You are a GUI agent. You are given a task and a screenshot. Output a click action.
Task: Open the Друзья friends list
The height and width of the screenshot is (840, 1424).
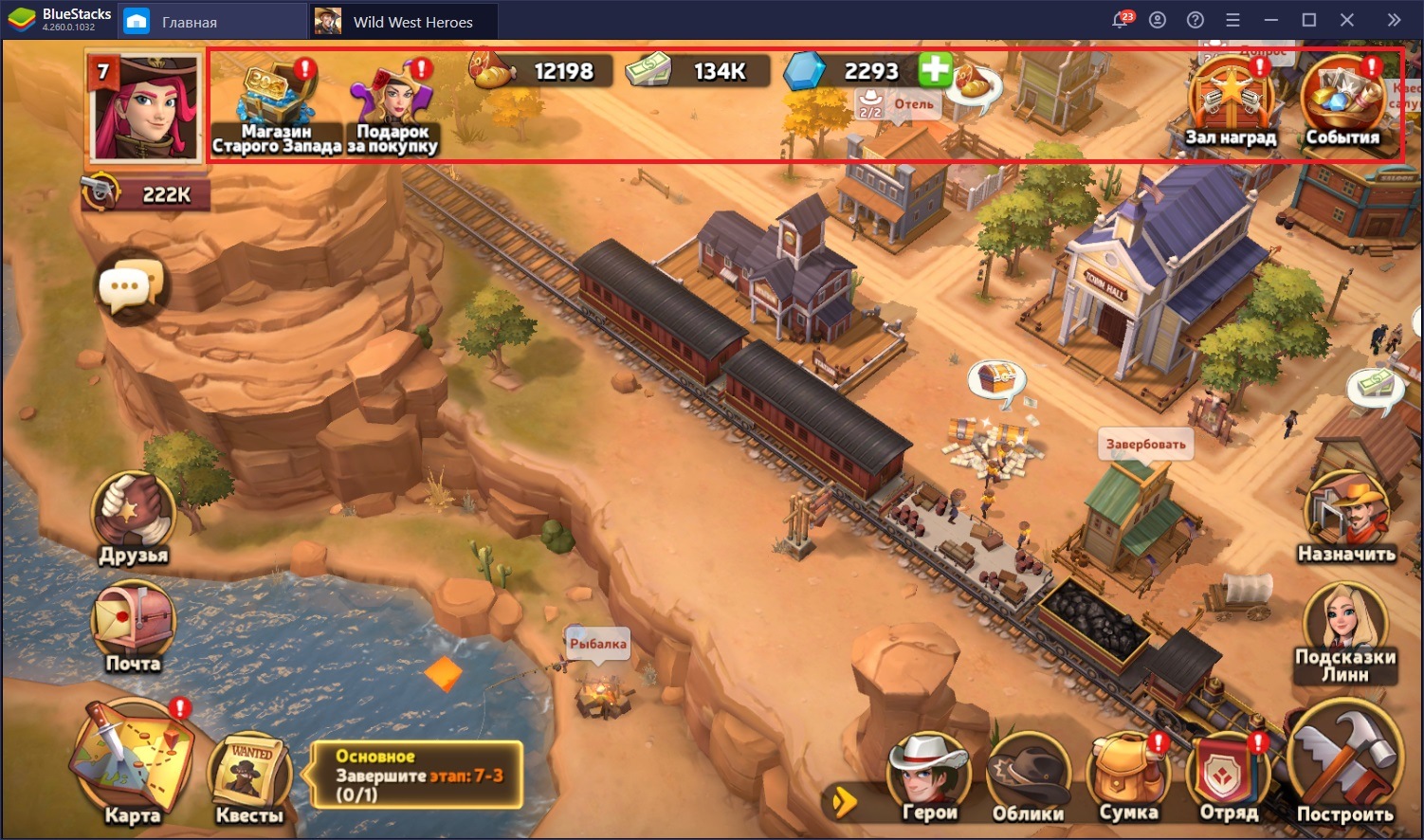click(133, 516)
